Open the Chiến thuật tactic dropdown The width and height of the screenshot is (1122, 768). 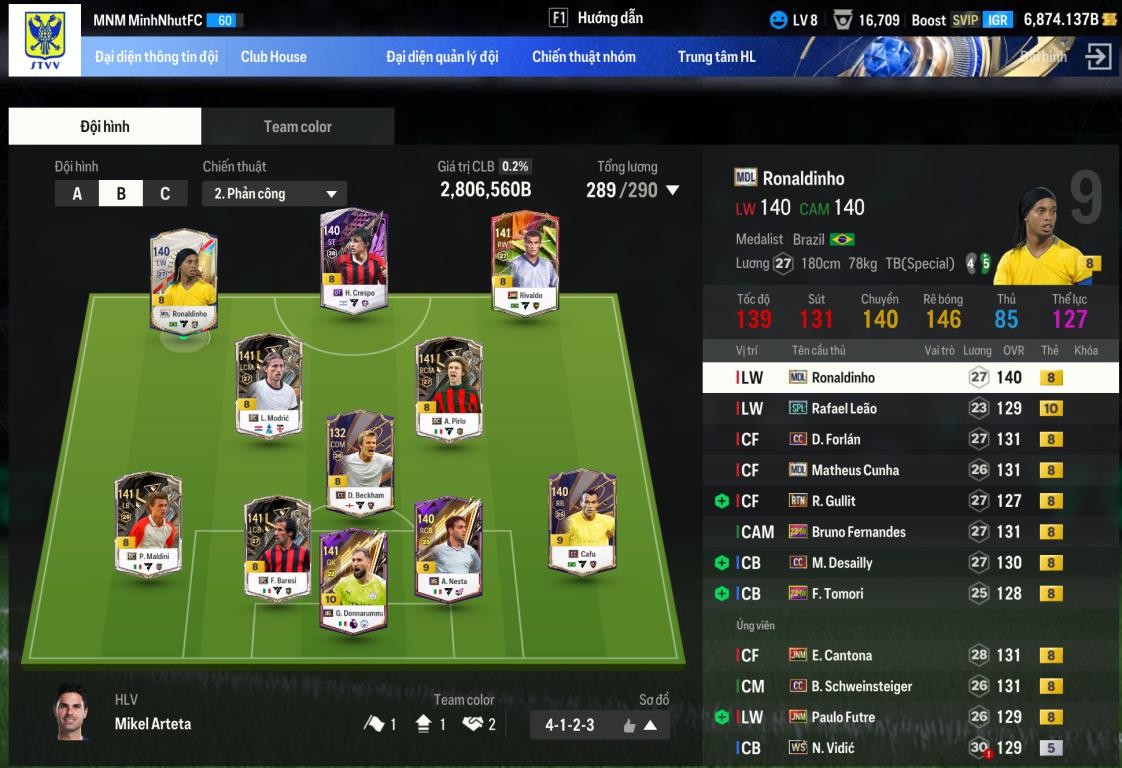pos(275,194)
